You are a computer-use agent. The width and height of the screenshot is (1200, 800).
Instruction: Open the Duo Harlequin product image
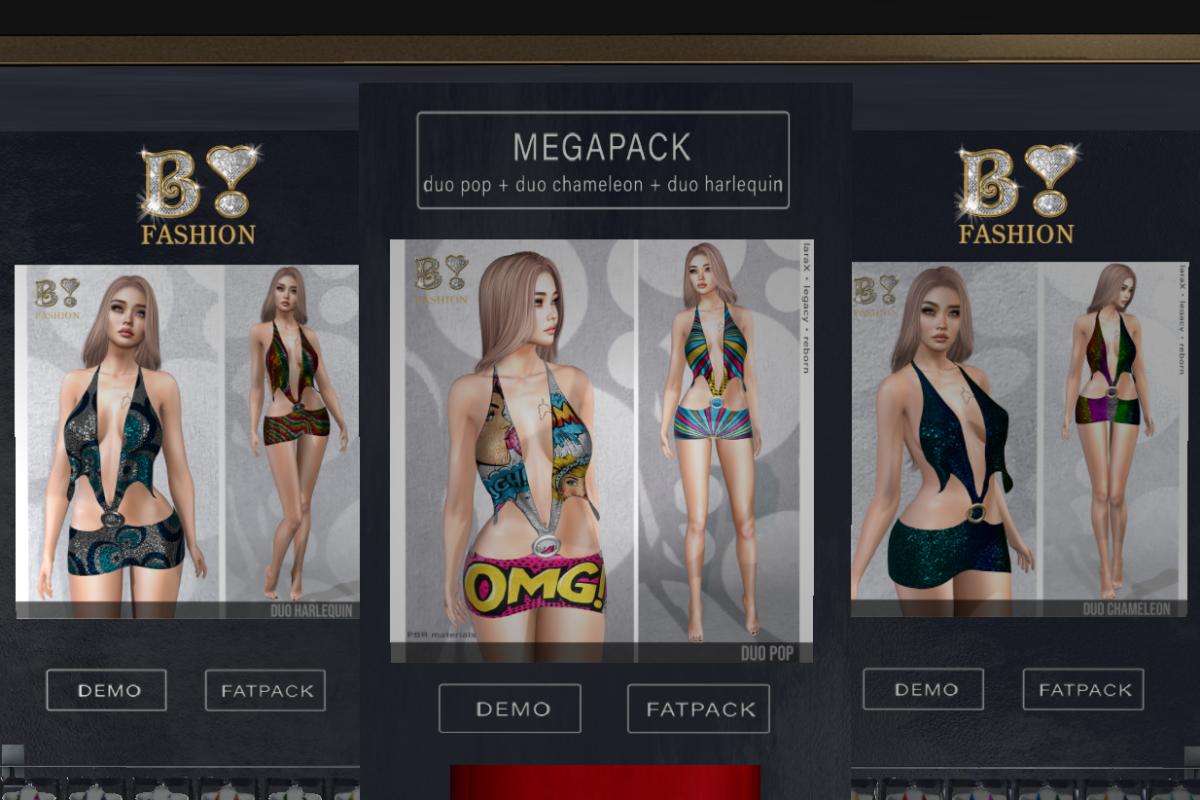(x=187, y=442)
